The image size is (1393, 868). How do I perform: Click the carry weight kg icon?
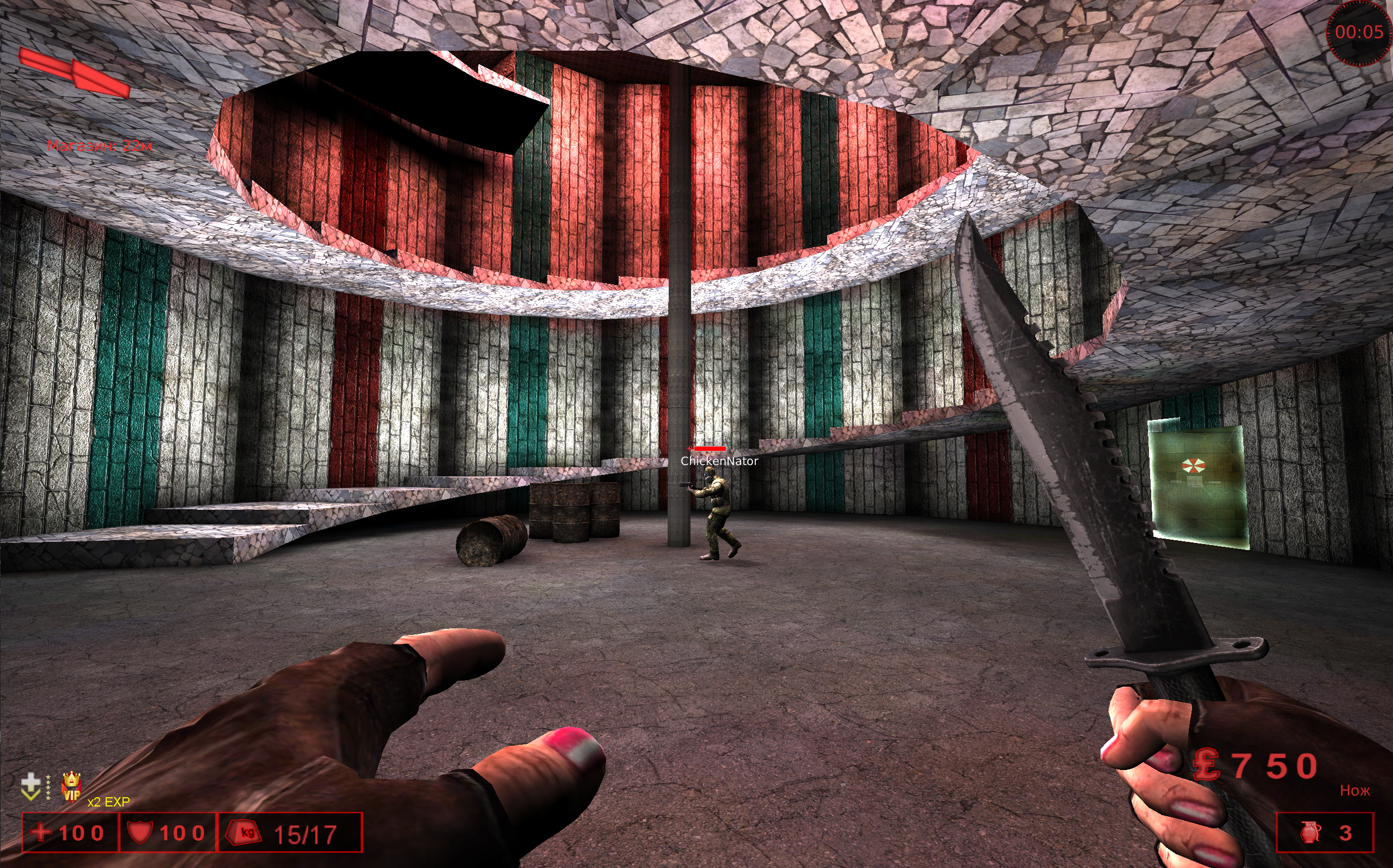246,832
